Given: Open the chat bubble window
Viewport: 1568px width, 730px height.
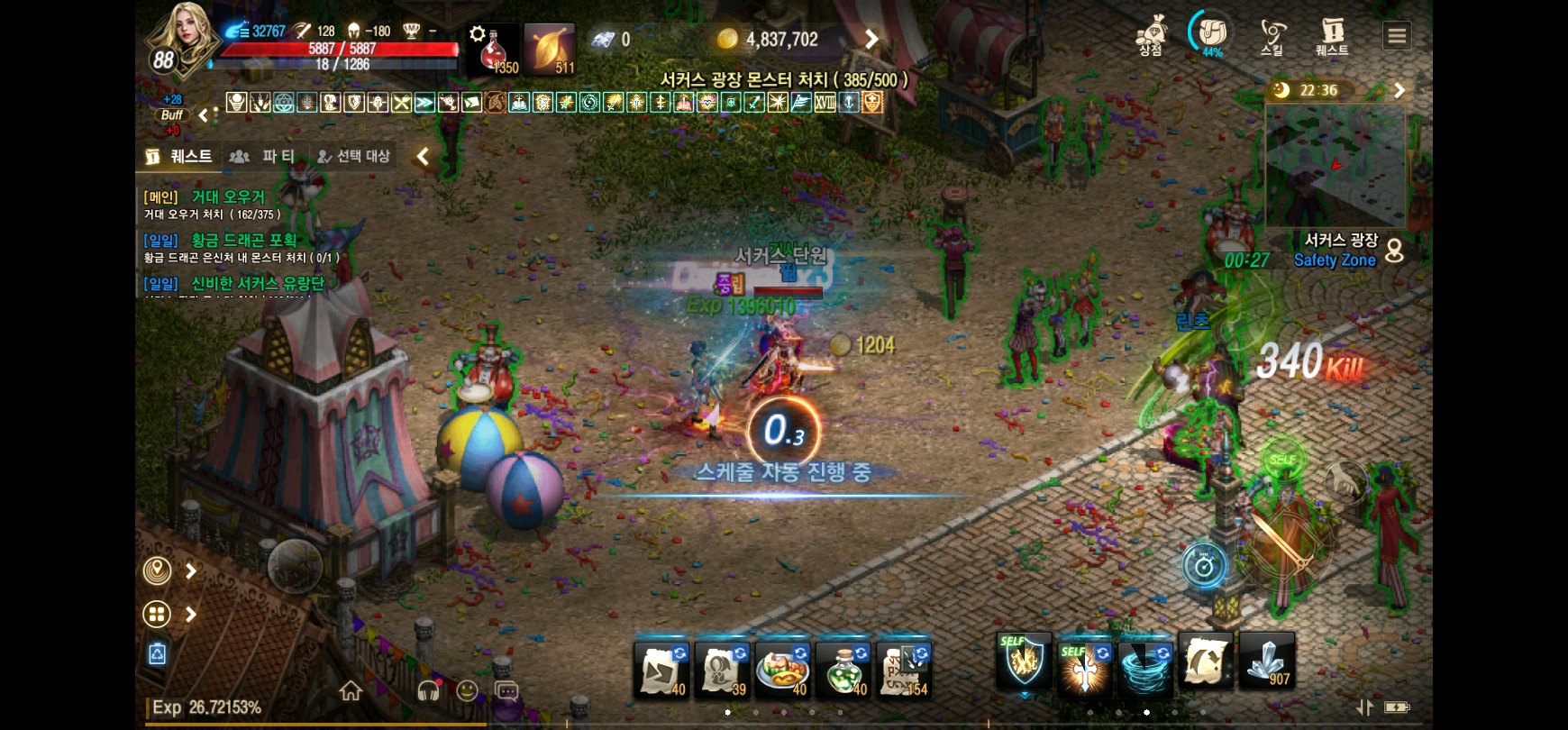Looking at the screenshot, I should [x=507, y=691].
